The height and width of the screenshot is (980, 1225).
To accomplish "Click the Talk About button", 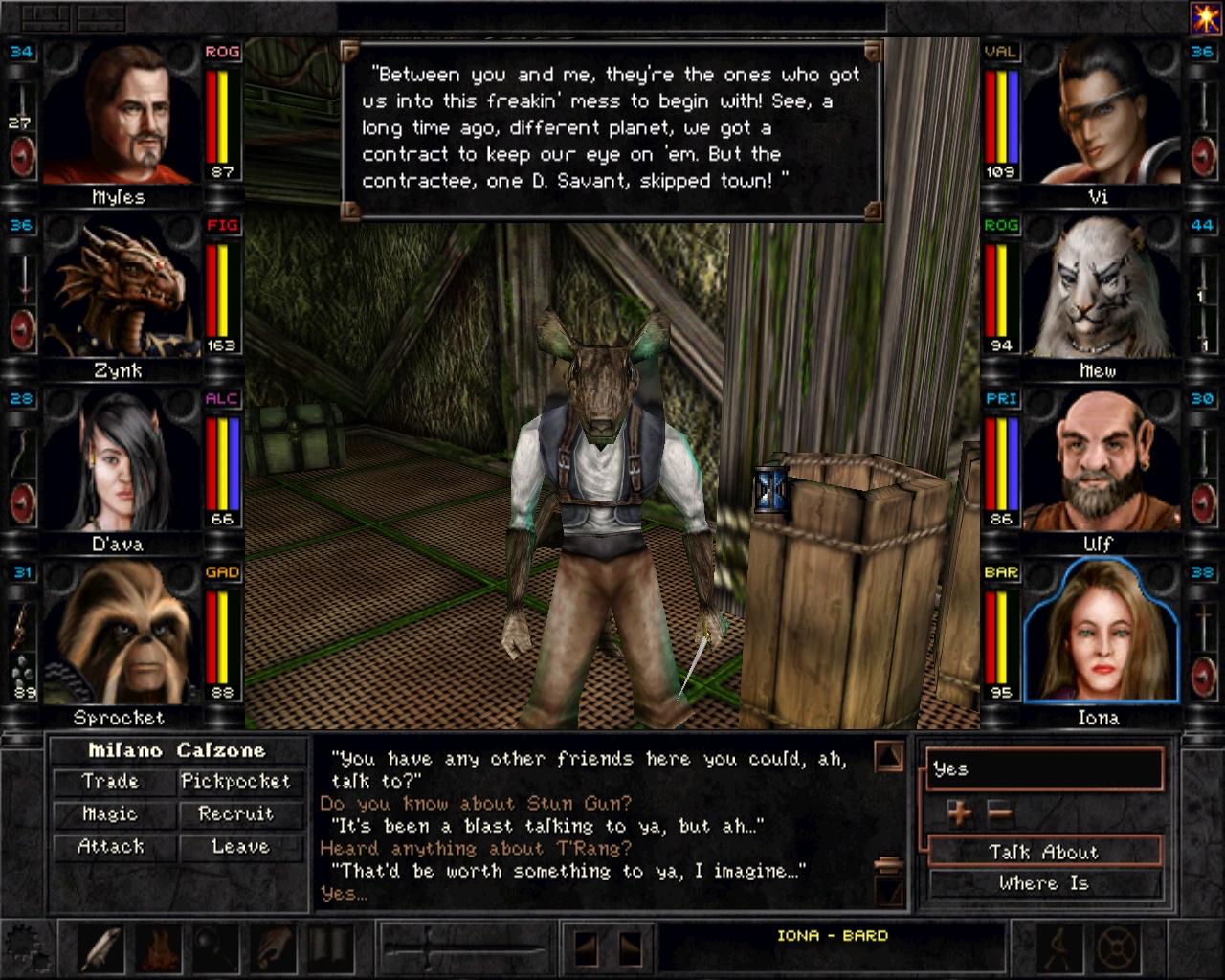I will 1043,852.
